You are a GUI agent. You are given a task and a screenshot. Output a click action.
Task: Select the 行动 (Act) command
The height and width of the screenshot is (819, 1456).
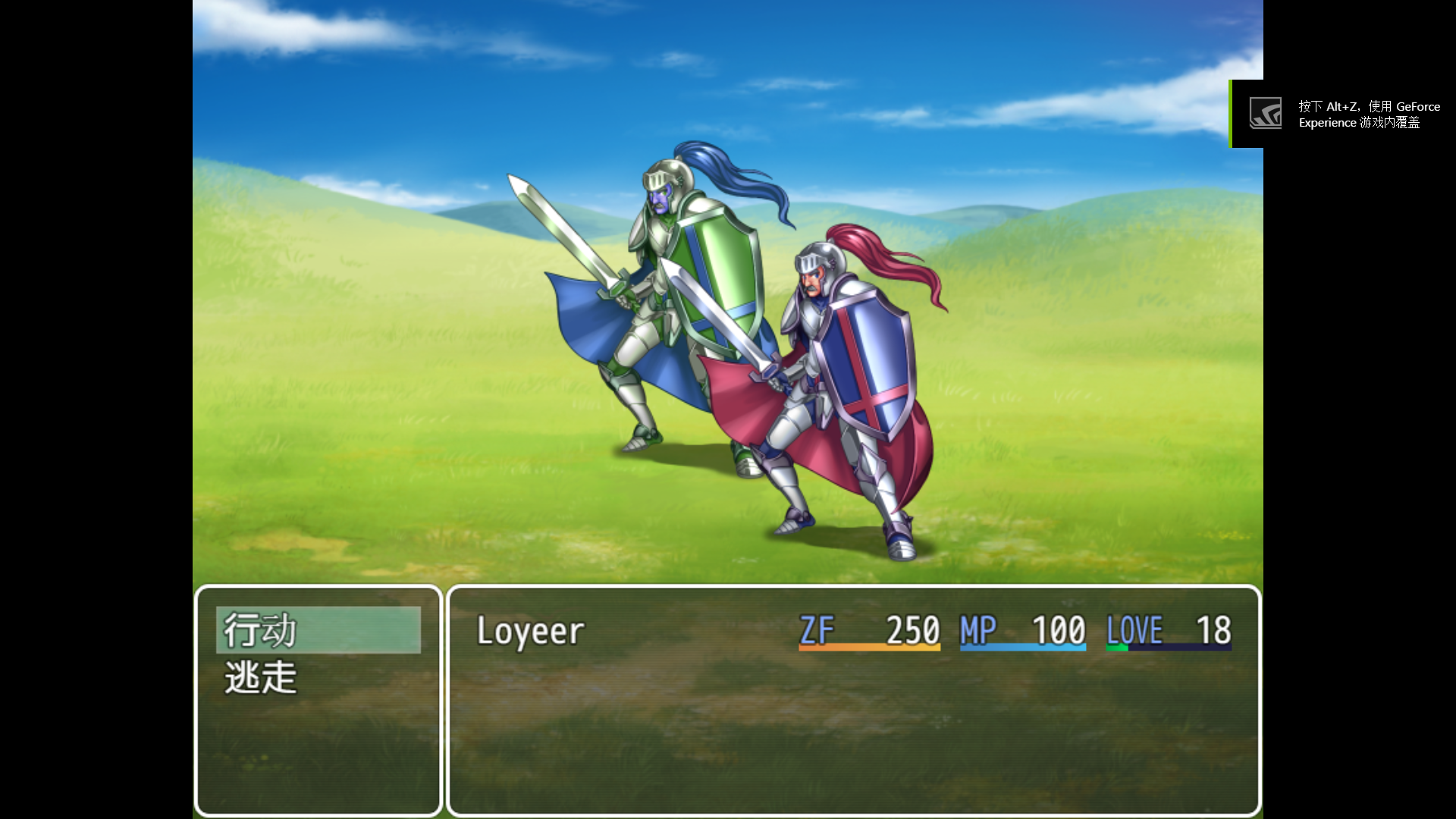pyautogui.click(x=260, y=630)
